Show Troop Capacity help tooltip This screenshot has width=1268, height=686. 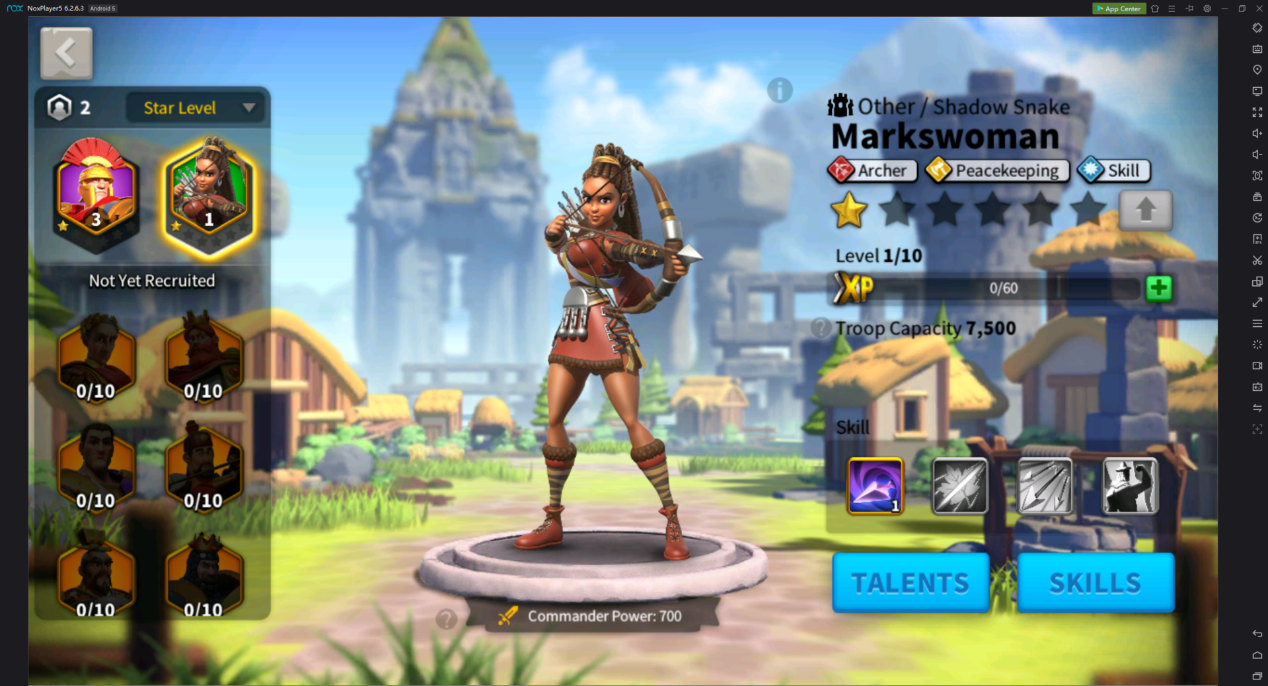click(x=821, y=328)
